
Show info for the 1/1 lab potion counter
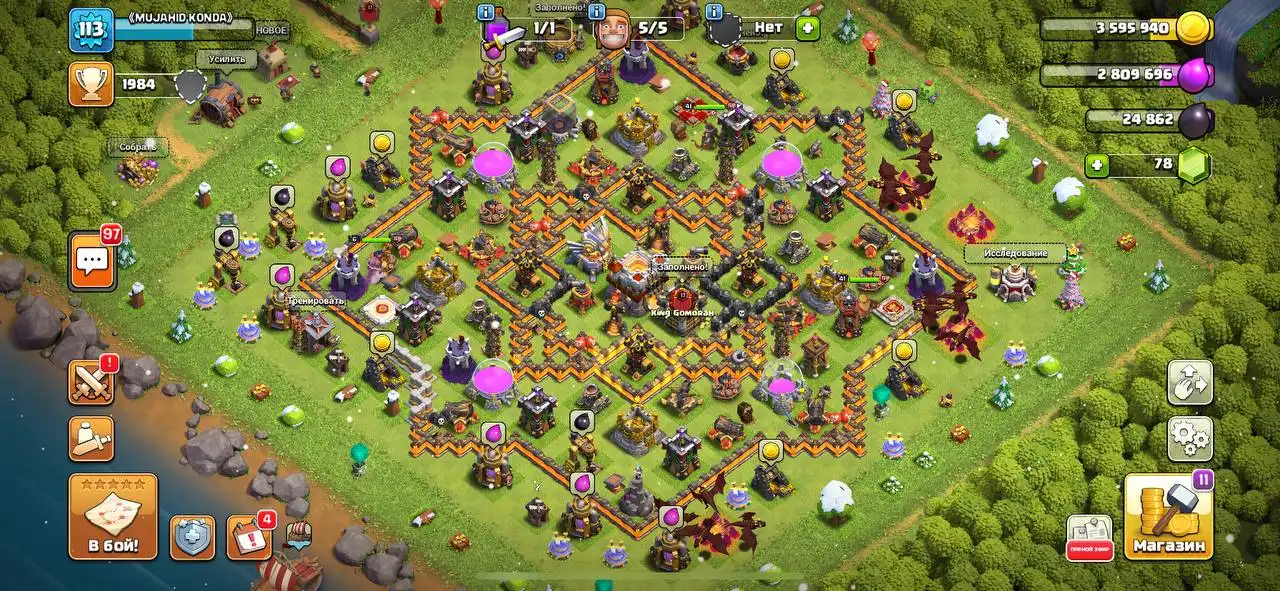pos(487,13)
